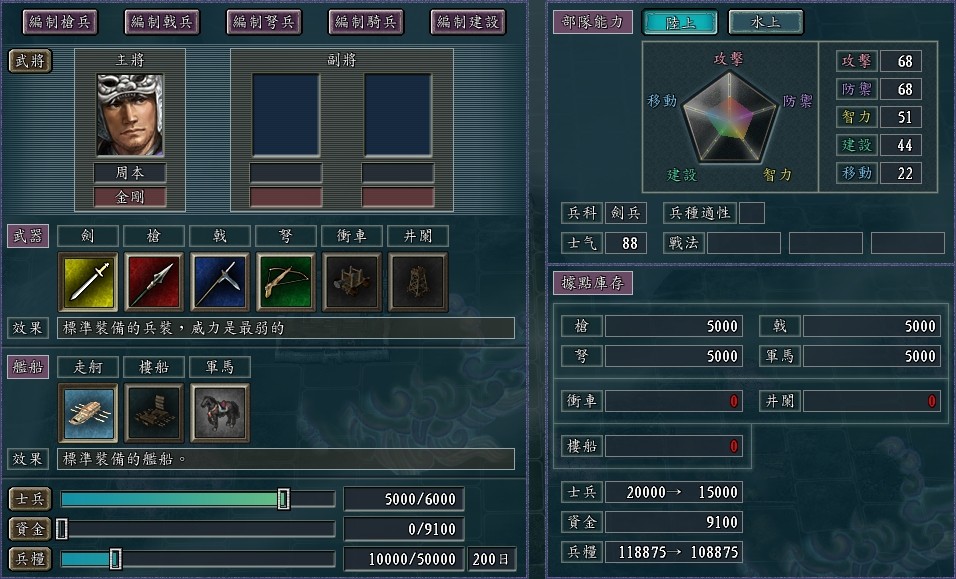
Task: Switch to the 水上 water ability tab
Action: (x=765, y=22)
